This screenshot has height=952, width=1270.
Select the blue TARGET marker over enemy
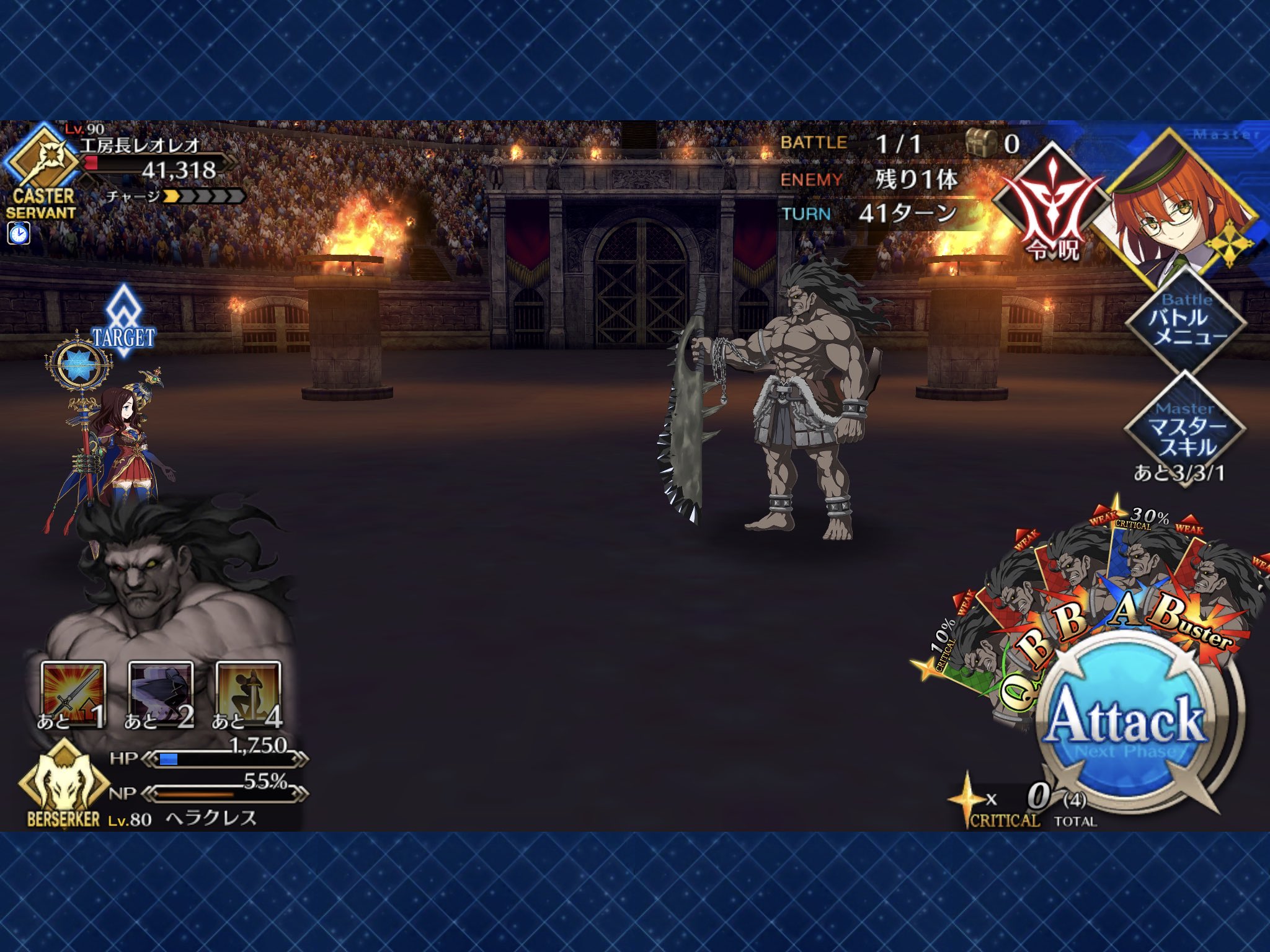pyautogui.click(x=123, y=324)
